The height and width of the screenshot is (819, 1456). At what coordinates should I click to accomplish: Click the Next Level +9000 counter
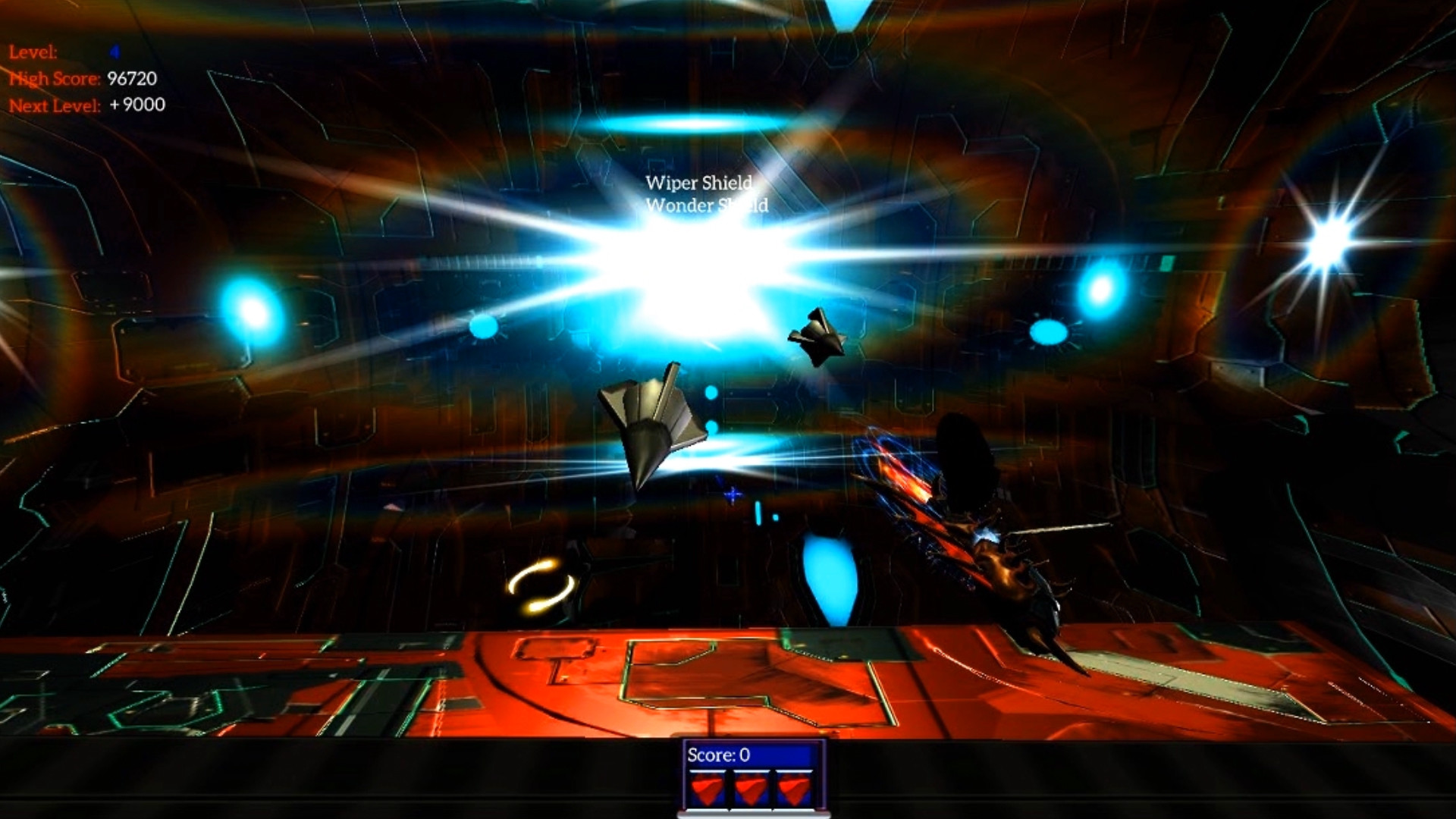click(x=83, y=106)
